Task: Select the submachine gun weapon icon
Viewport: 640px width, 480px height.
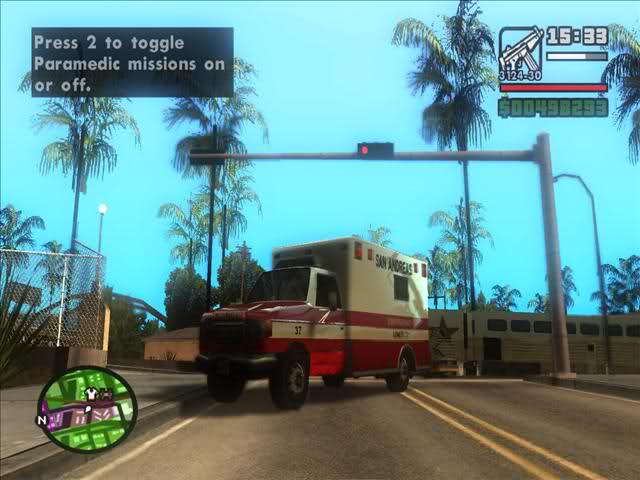Action: [x=521, y=52]
